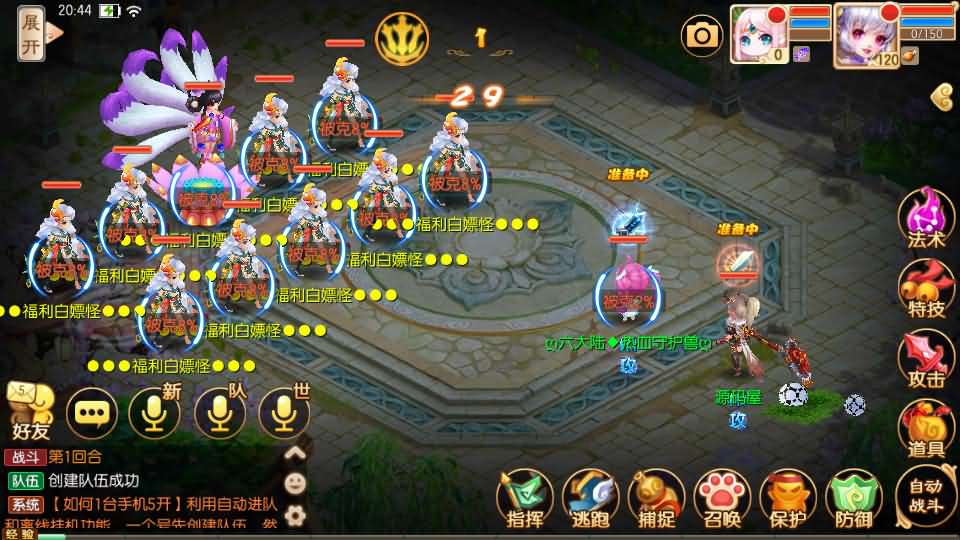Expand the 展开 panel at top-left

[32, 34]
